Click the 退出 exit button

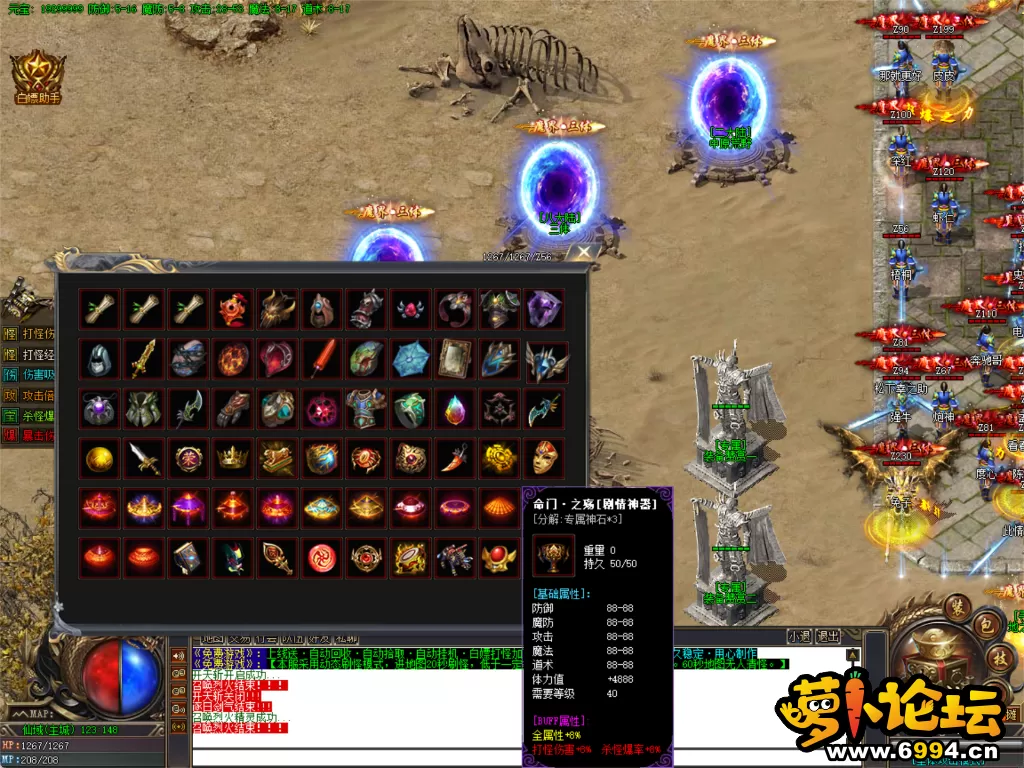point(829,636)
